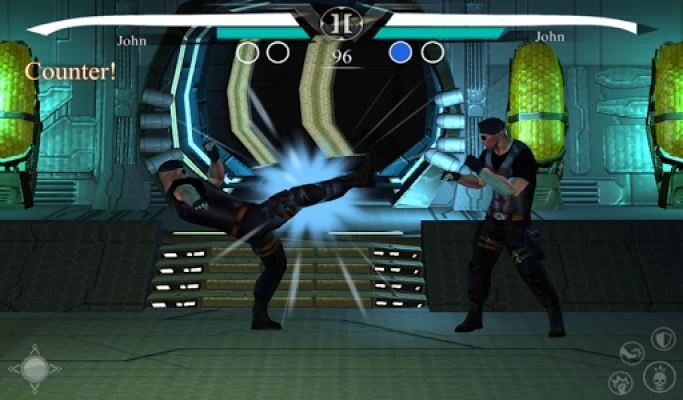Pause the fight with the top pause button
This screenshot has width=683, height=400.
pos(341,20)
